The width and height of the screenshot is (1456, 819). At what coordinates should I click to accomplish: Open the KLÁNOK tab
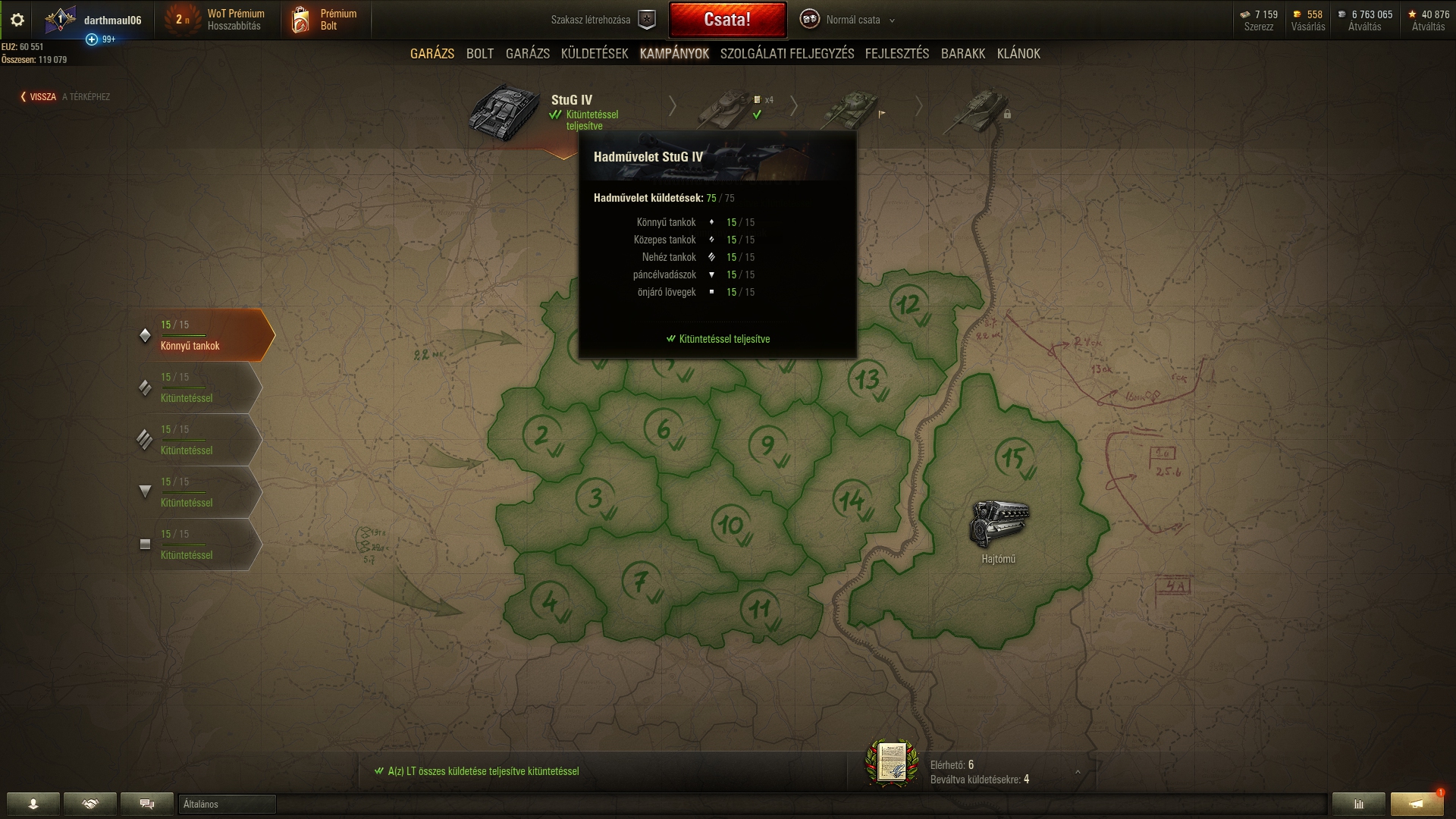[1018, 54]
